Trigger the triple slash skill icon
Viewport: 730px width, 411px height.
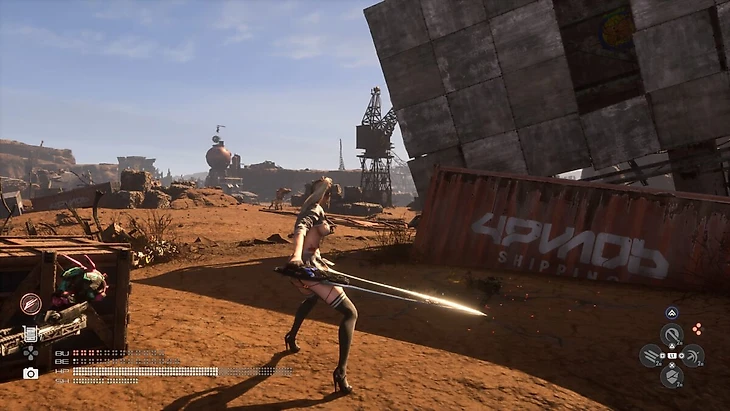[651, 356]
